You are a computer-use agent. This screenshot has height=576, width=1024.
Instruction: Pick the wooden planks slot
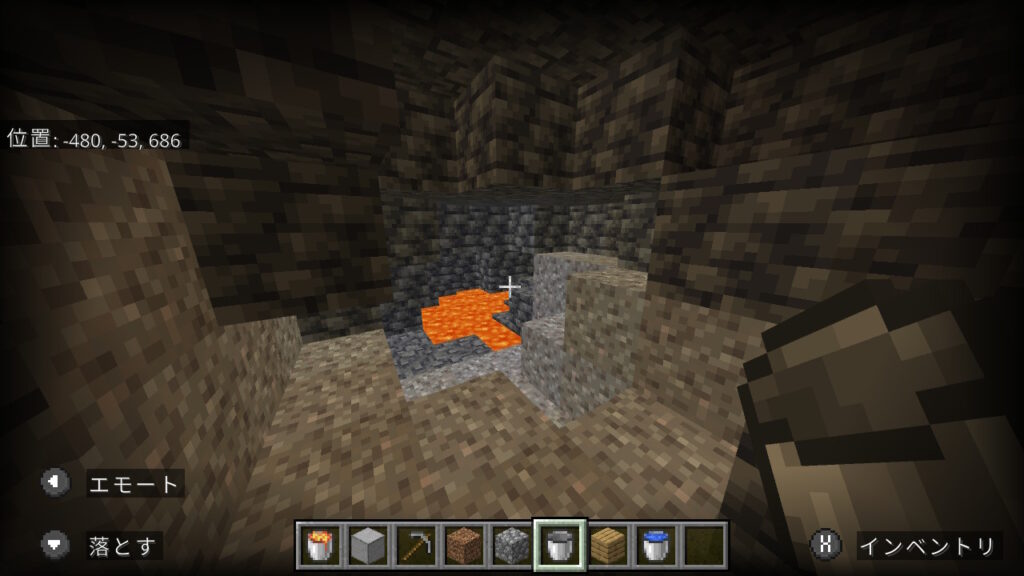(x=607, y=545)
